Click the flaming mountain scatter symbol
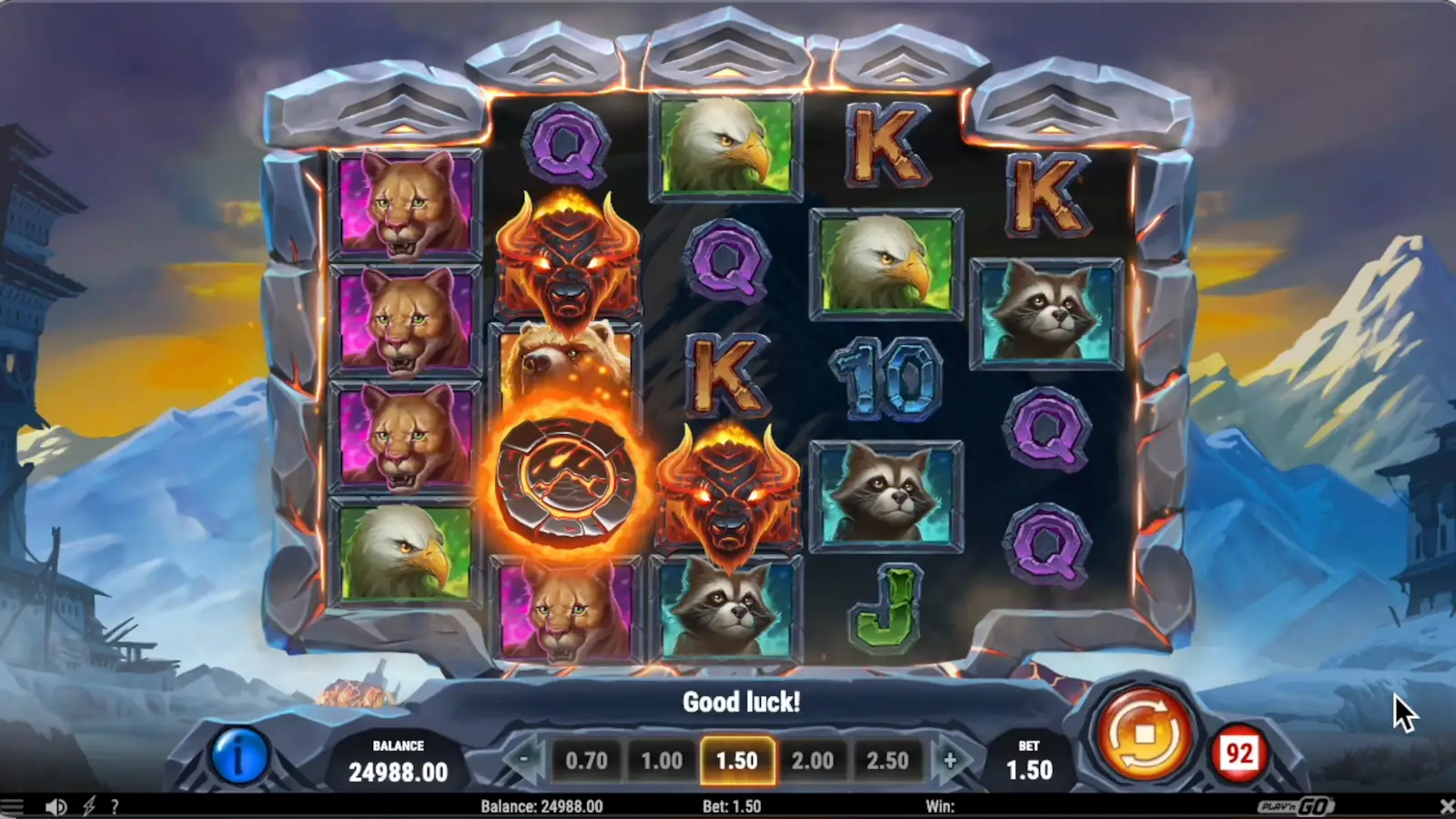This screenshot has height=819, width=1456. (566, 476)
